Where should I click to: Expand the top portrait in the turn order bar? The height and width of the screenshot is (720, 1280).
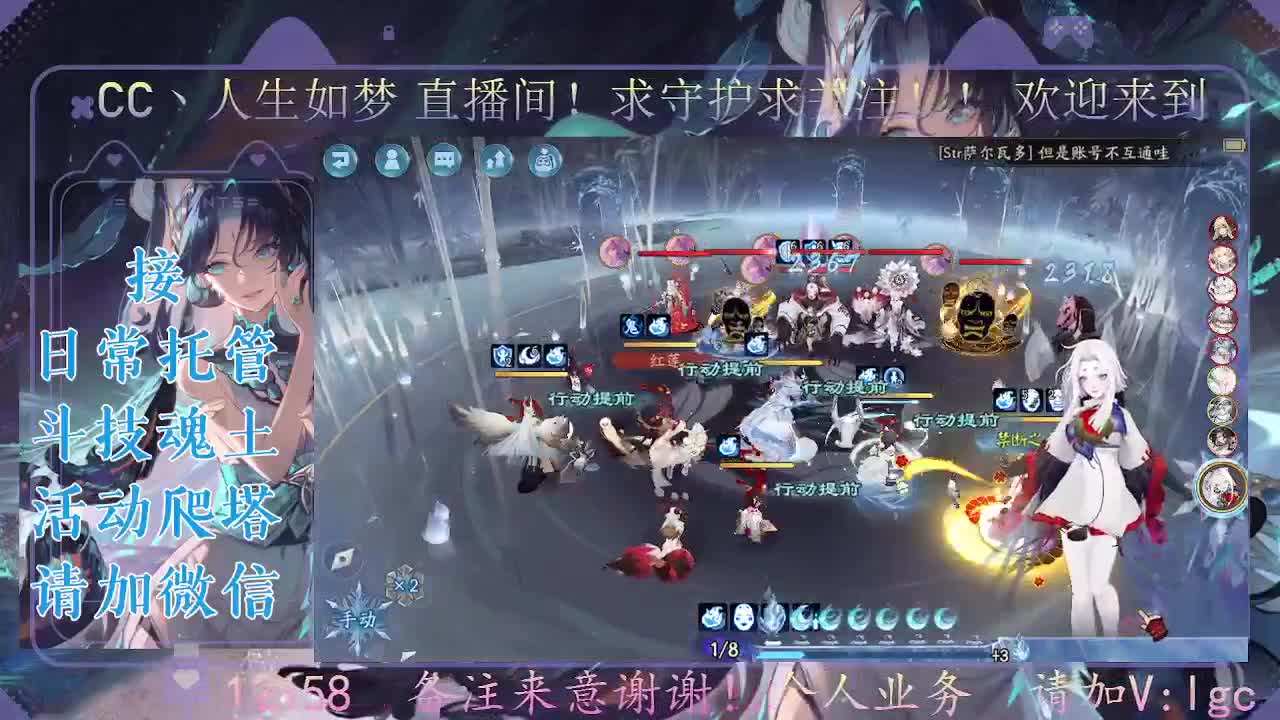click(1222, 227)
